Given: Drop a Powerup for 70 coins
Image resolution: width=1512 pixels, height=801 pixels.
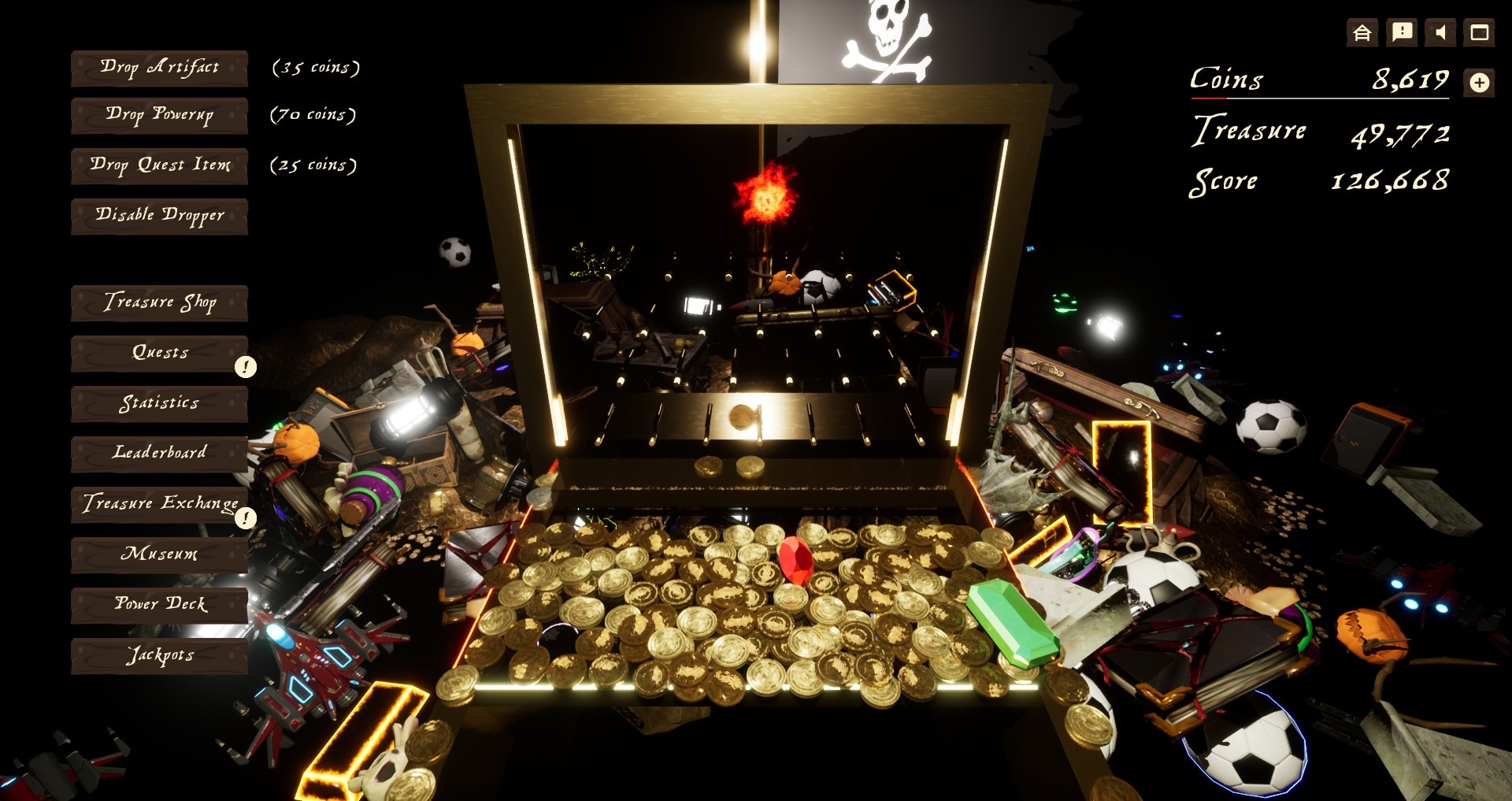Looking at the screenshot, I should click(158, 117).
